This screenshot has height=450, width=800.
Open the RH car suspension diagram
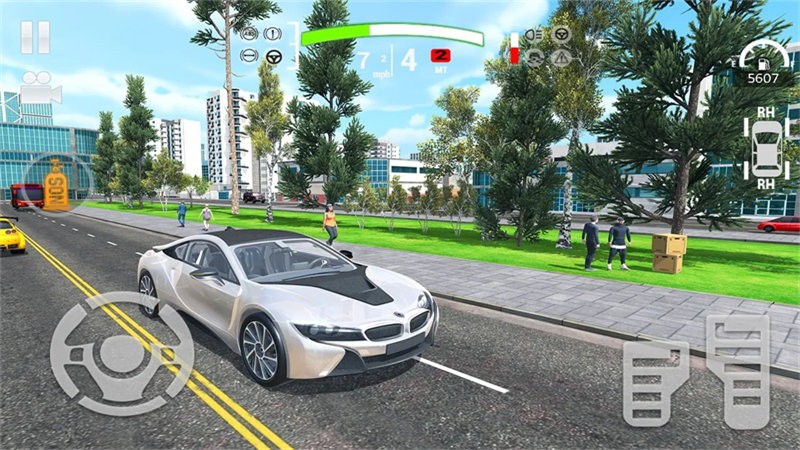767,150
